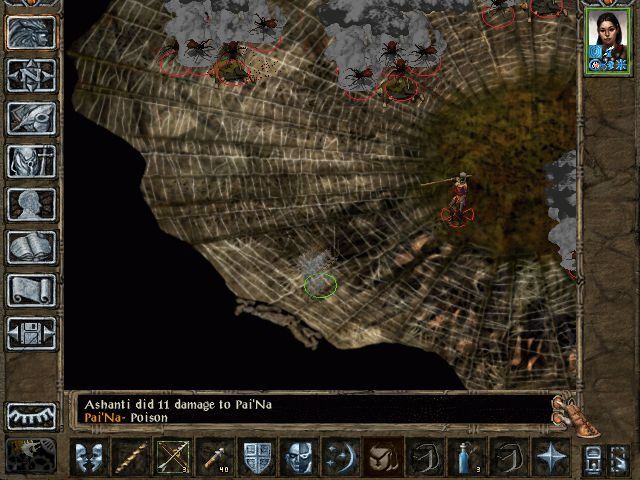Click the closed eye rest button

(31, 415)
